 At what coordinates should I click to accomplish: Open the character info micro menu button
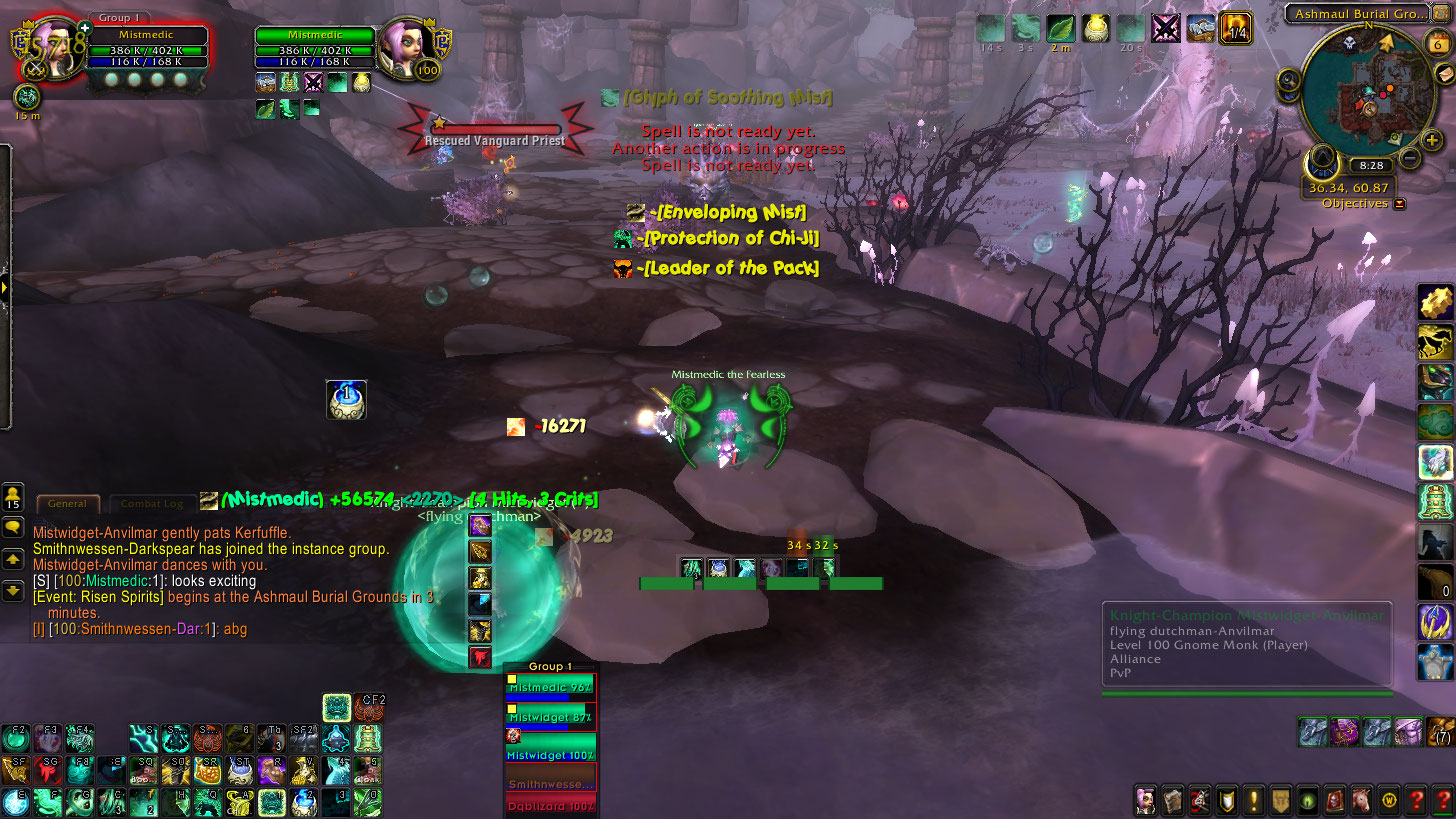[x=1146, y=800]
